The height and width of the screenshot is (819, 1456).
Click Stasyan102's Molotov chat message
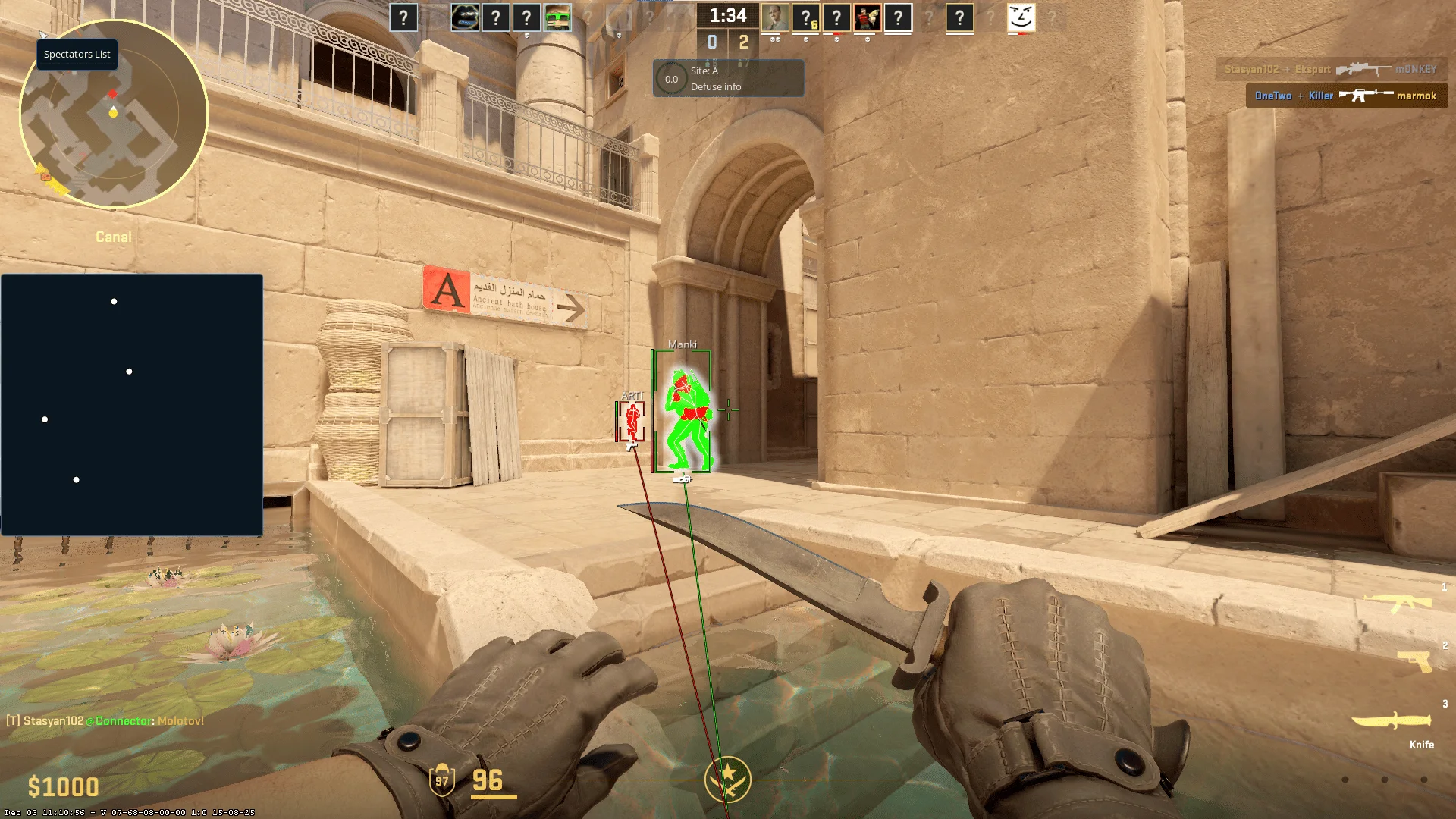point(105,721)
